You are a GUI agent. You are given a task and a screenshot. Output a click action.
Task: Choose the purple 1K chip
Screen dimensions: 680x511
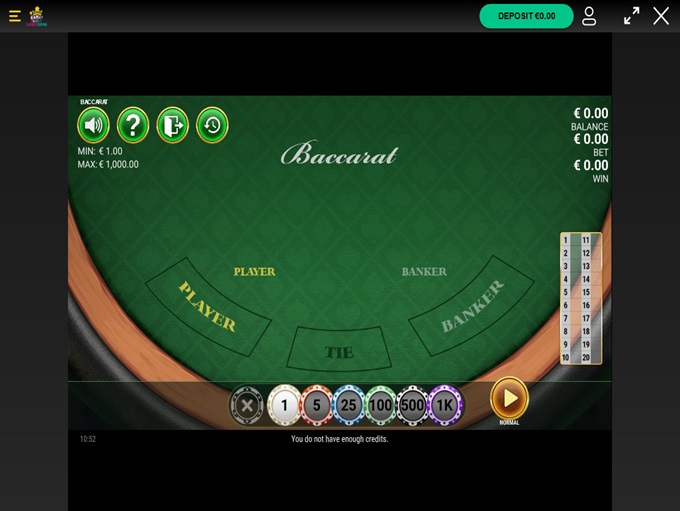coord(445,405)
